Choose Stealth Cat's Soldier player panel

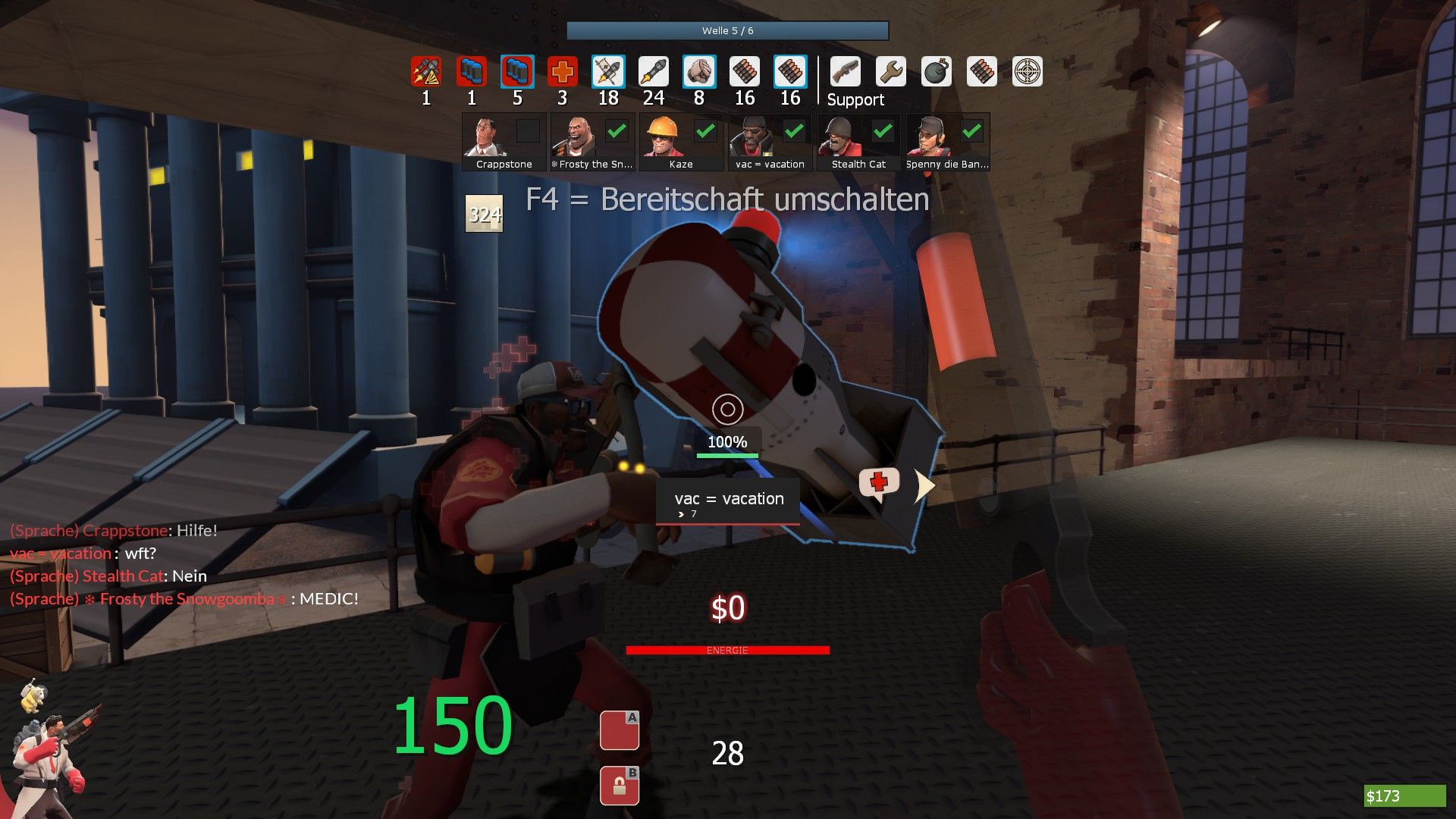[x=858, y=143]
